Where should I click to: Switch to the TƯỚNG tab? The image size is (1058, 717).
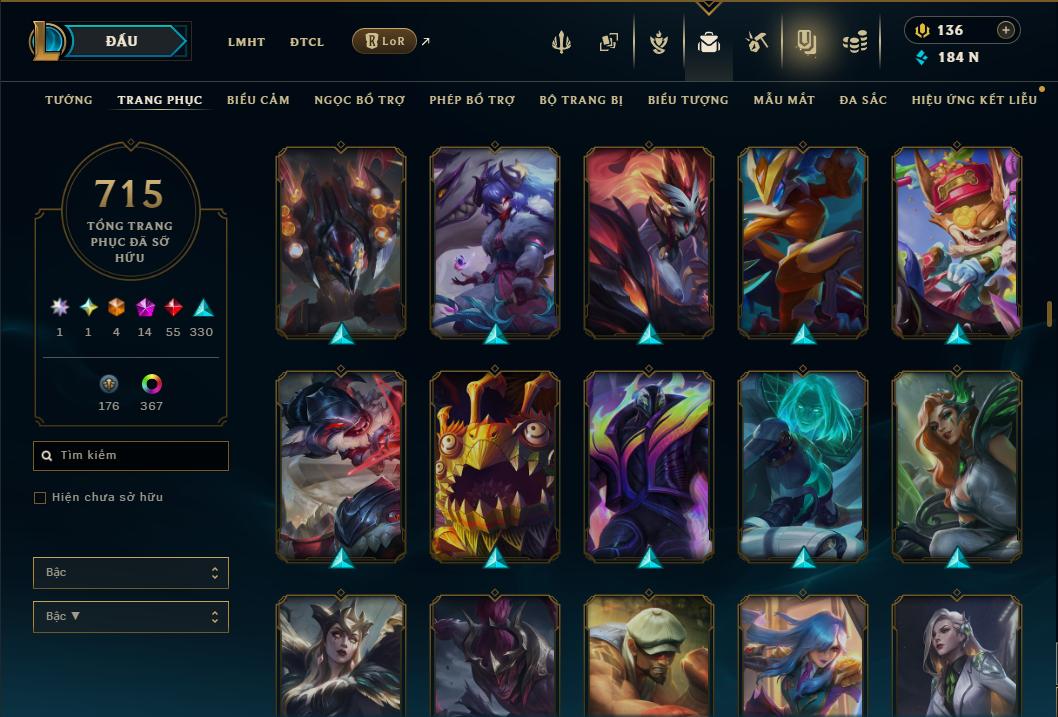[x=69, y=100]
